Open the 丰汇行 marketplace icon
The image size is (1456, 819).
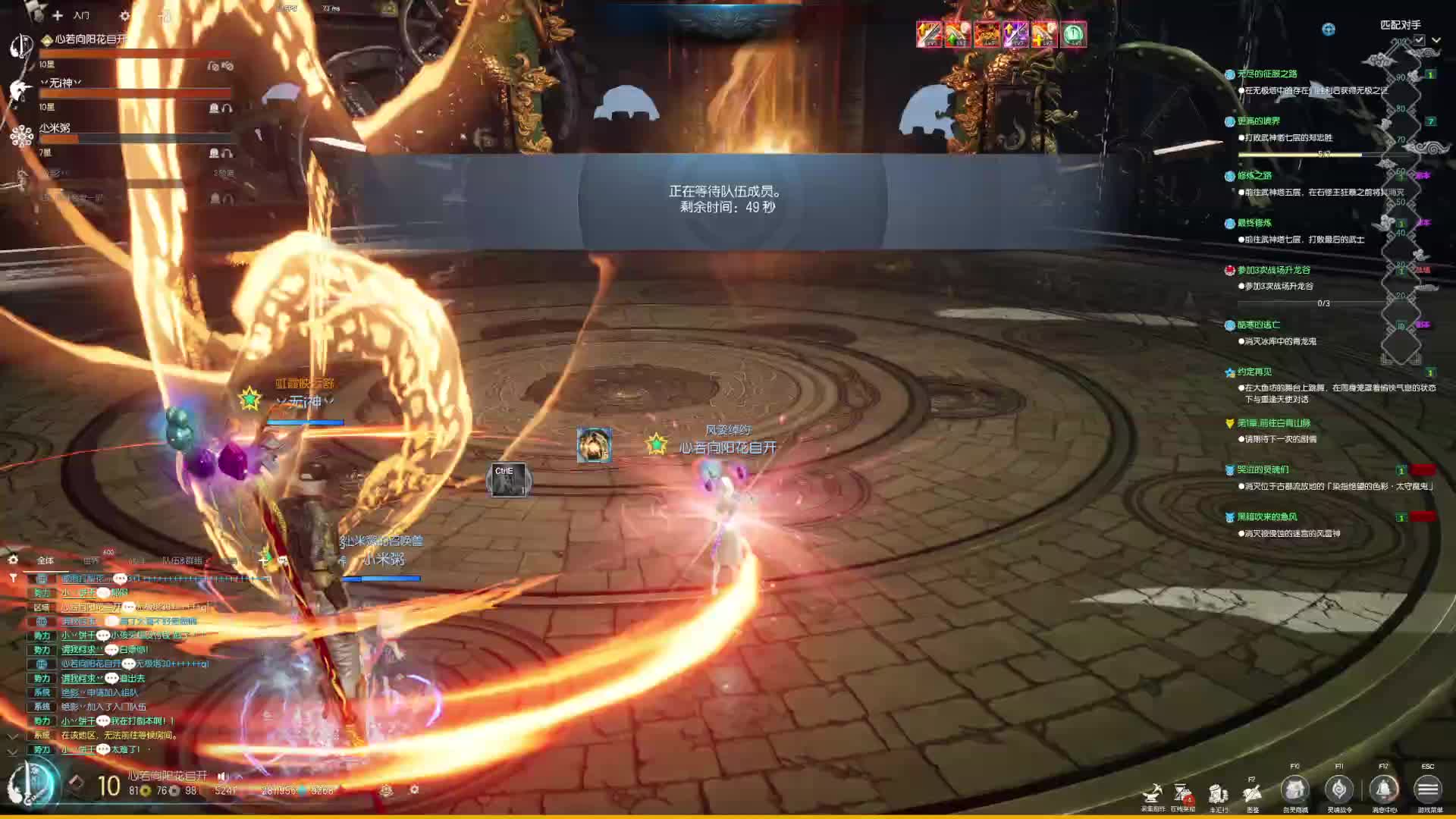click(1218, 793)
